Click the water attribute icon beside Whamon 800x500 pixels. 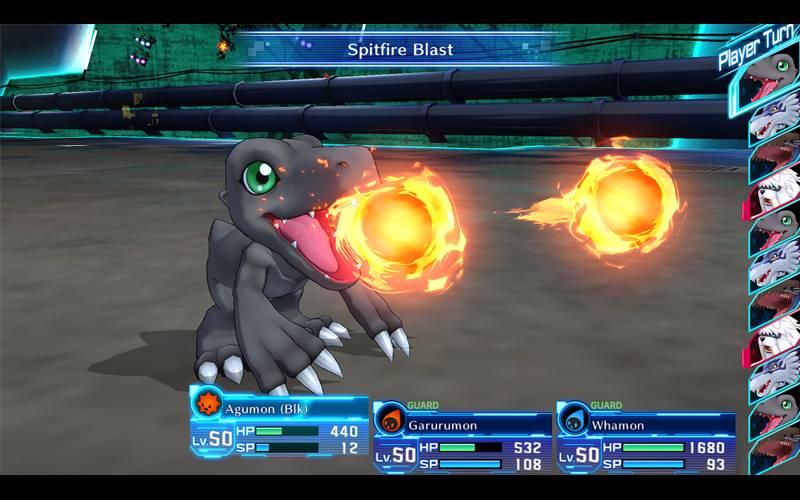click(574, 420)
